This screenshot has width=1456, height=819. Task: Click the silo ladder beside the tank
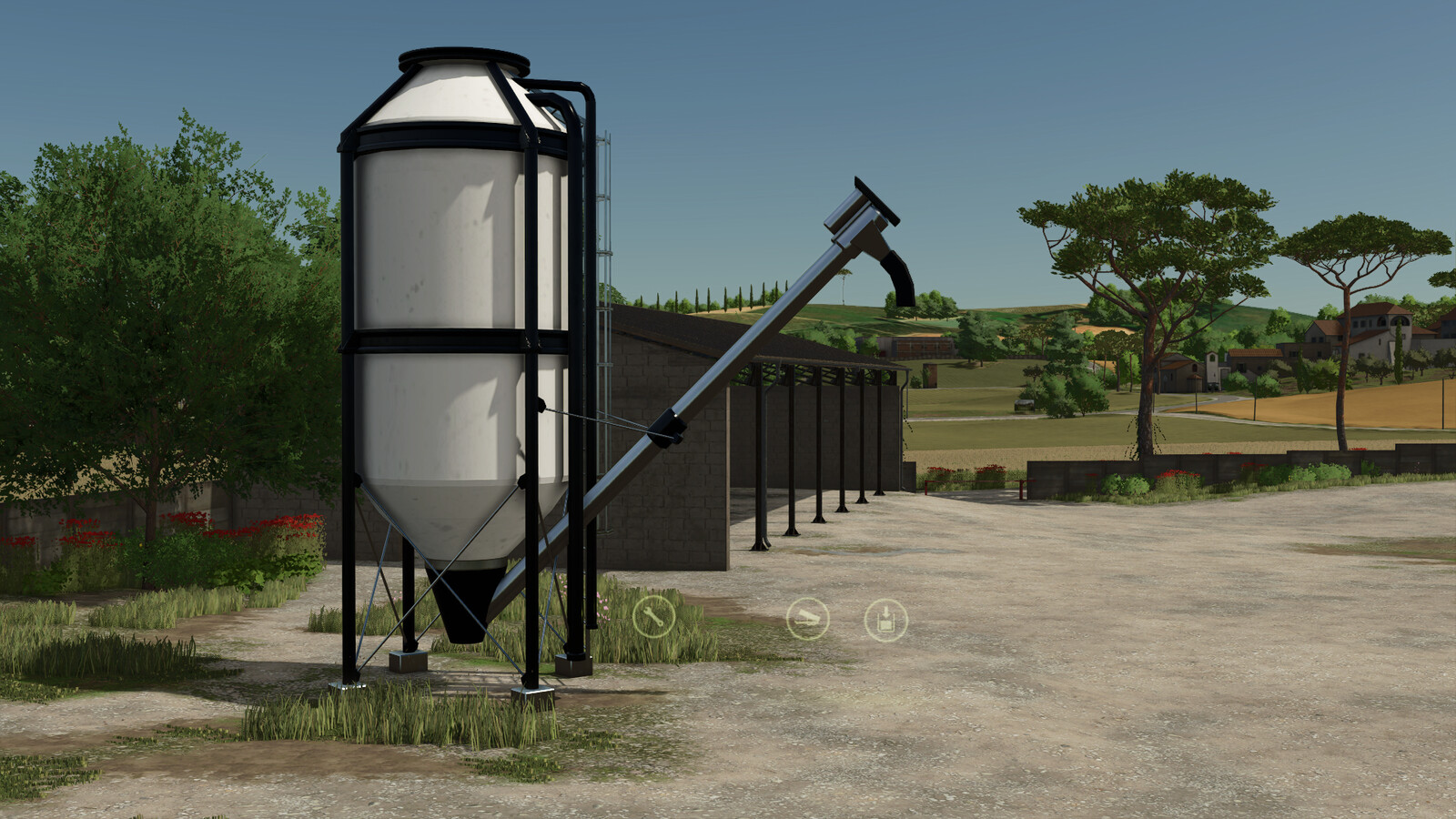(603, 255)
